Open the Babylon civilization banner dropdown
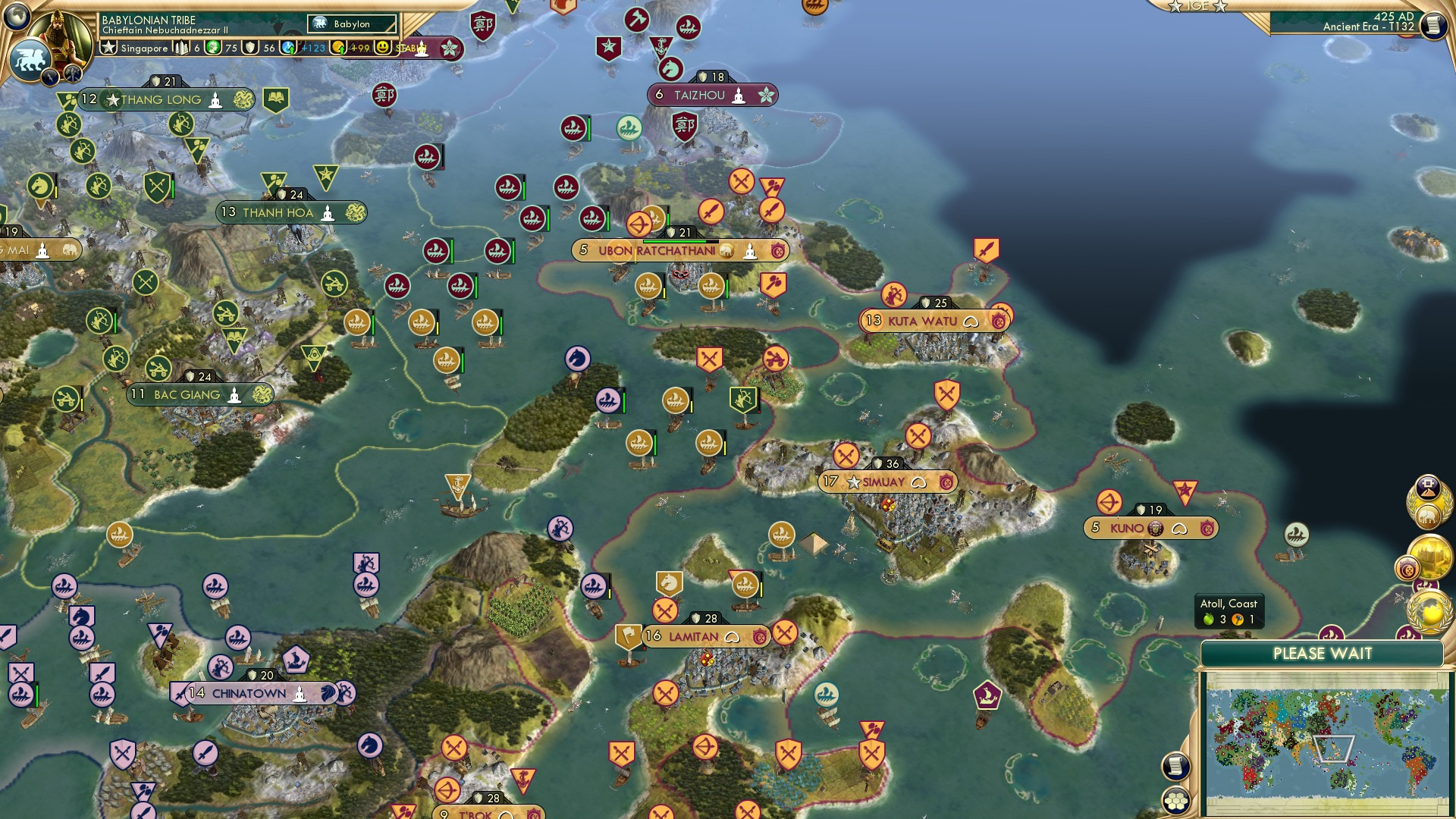This screenshot has width=1456, height=819. click(x=352, y=24)
